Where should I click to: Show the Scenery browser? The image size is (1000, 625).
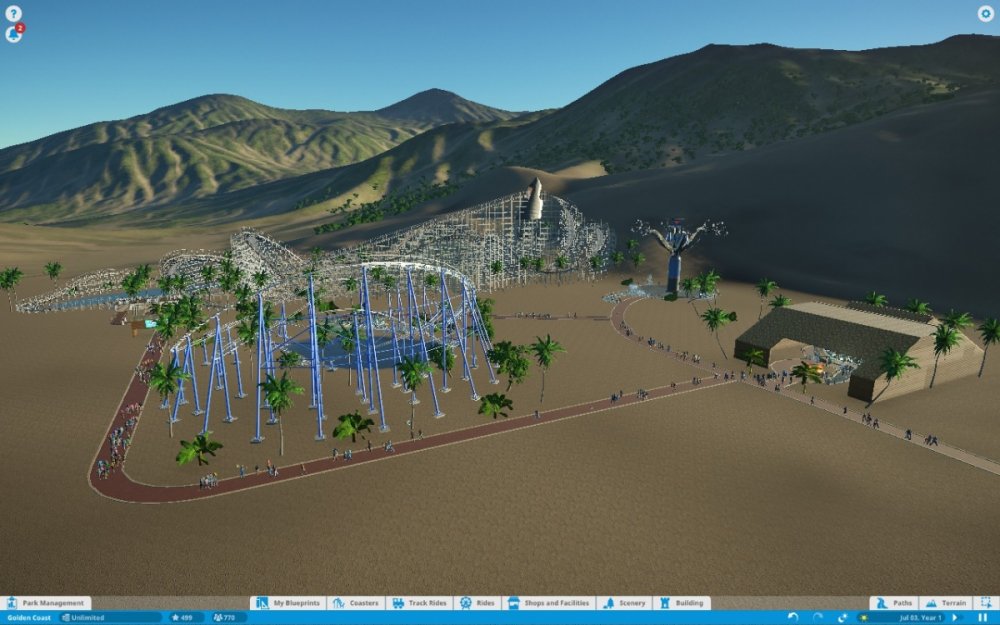click(625, 603)
